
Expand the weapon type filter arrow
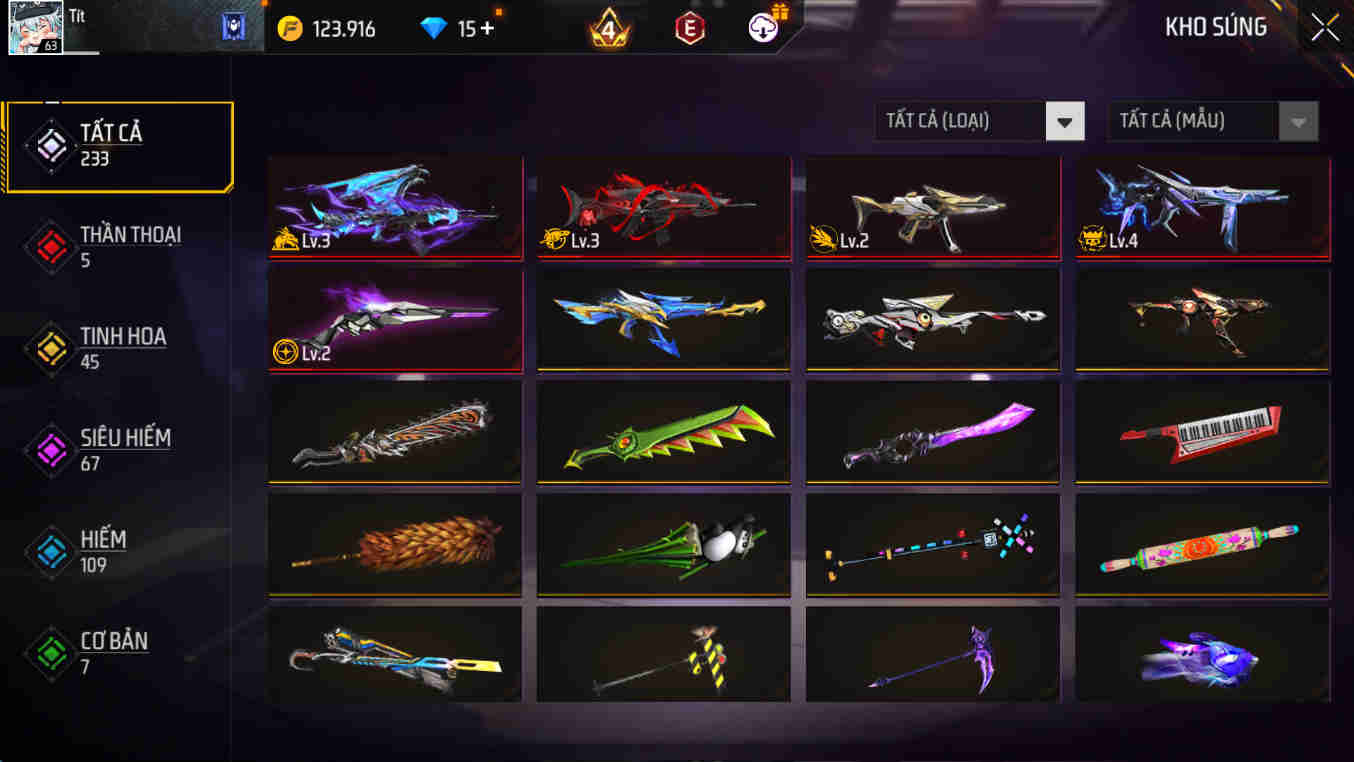point(1065,121)
